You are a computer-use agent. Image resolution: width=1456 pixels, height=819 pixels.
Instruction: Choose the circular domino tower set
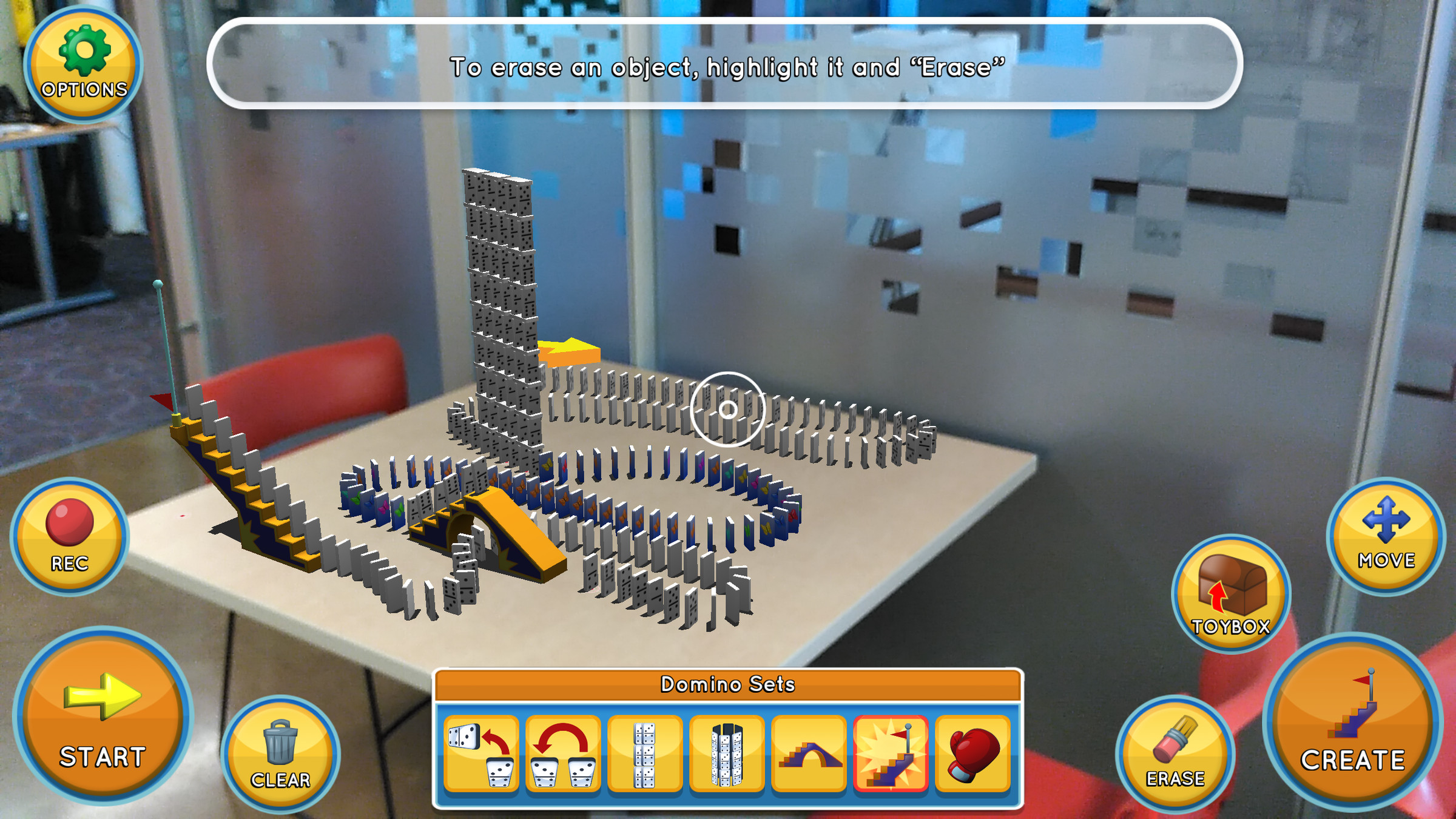[x=727, y=754]
